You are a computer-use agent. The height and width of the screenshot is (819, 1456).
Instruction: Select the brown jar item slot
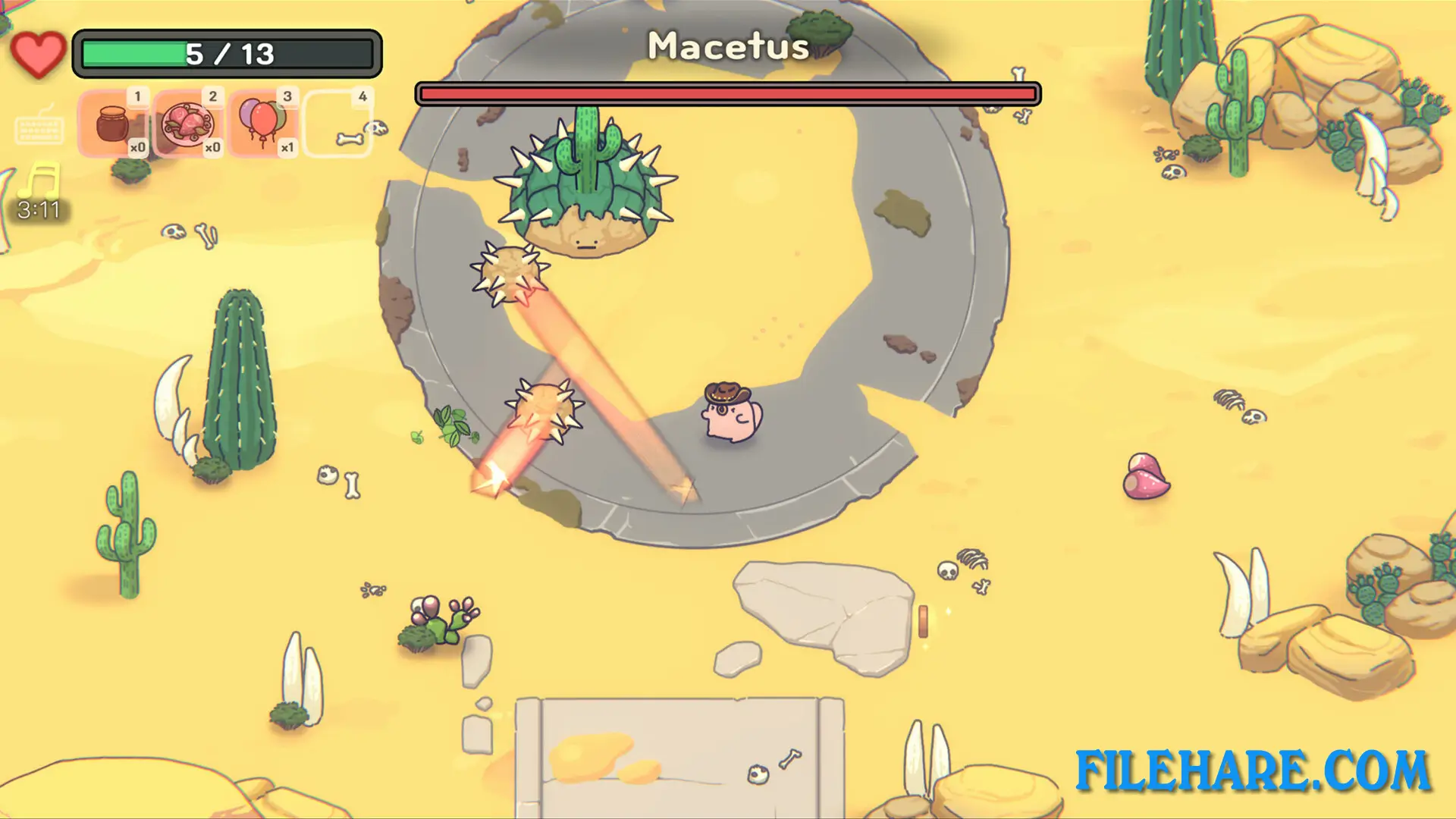point(113,124)
